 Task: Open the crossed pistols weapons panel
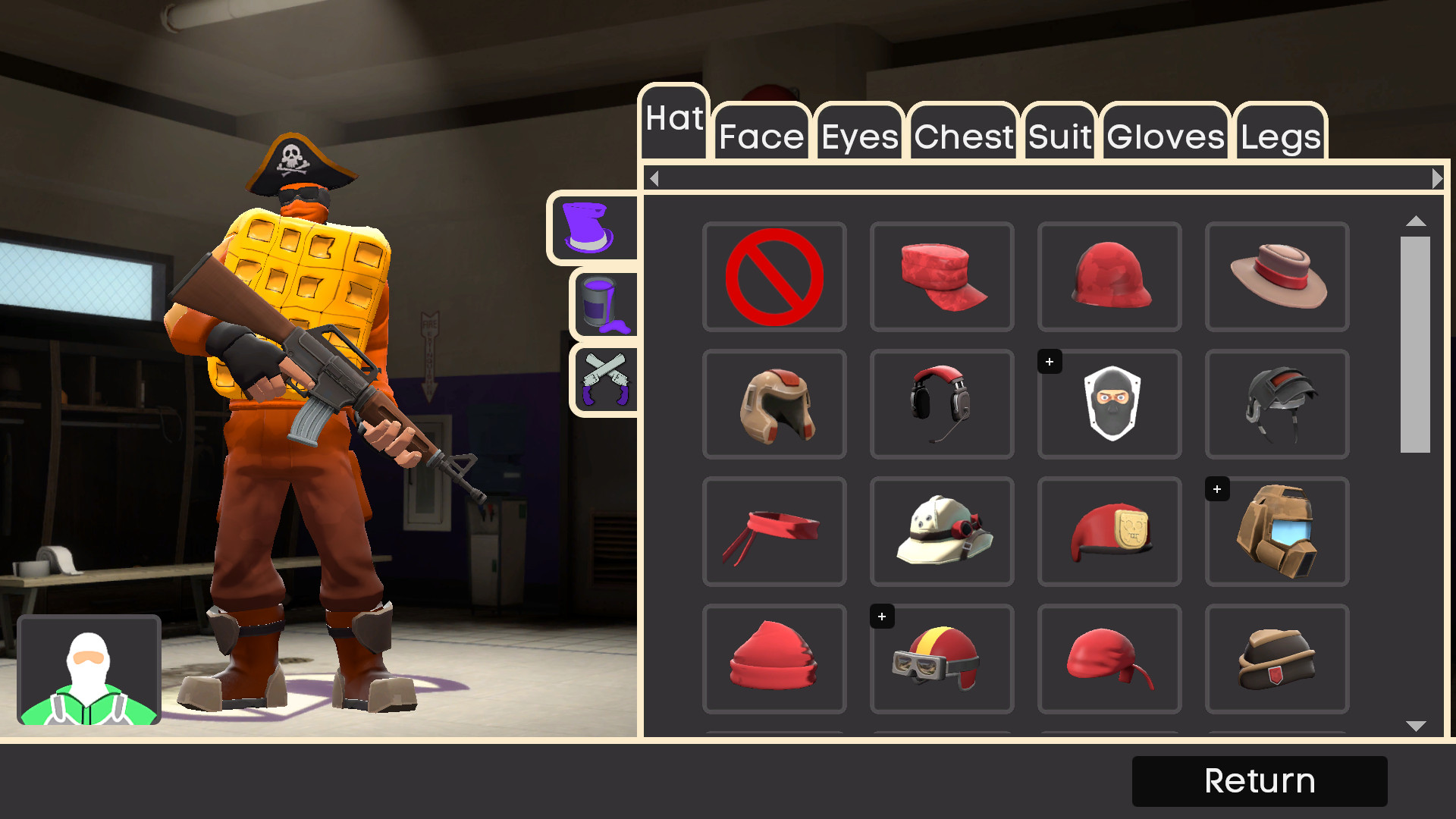click(x=604, y=378)
